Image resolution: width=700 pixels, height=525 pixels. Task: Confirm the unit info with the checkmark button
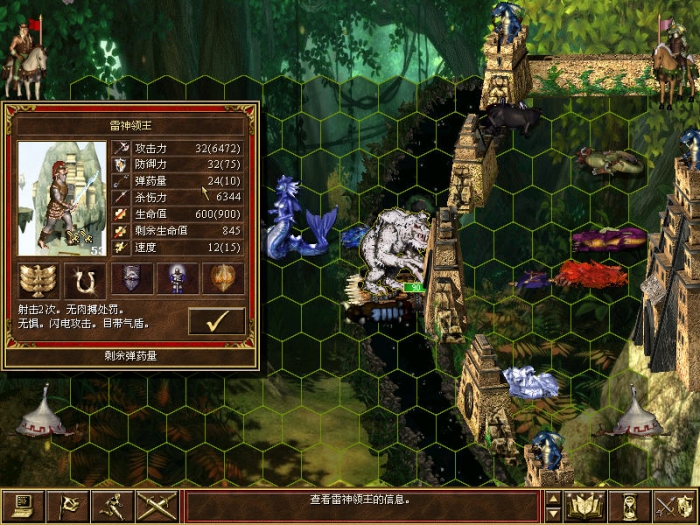(x=216, y=321)
